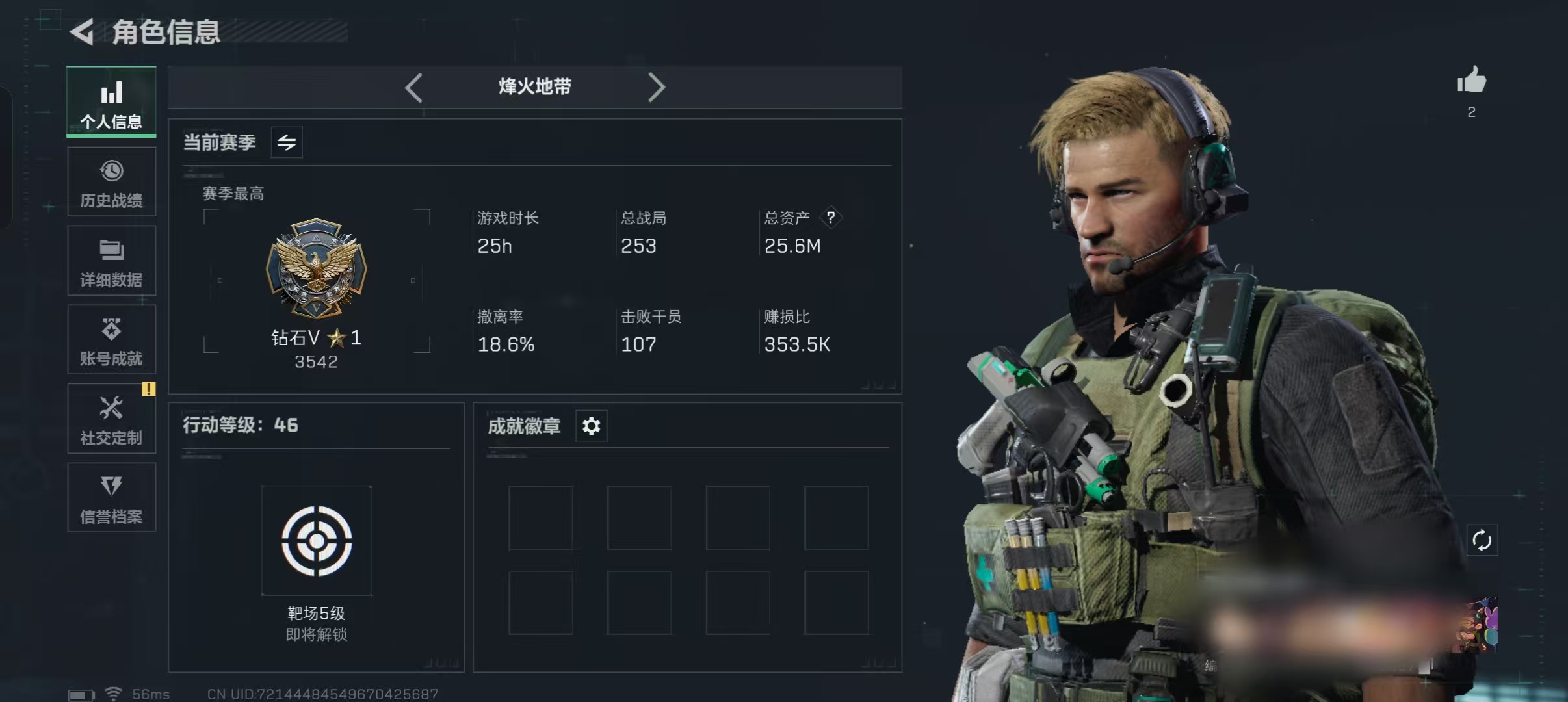
Task: Give a thumbs-up like to this profile
Action: point(1471,81)
